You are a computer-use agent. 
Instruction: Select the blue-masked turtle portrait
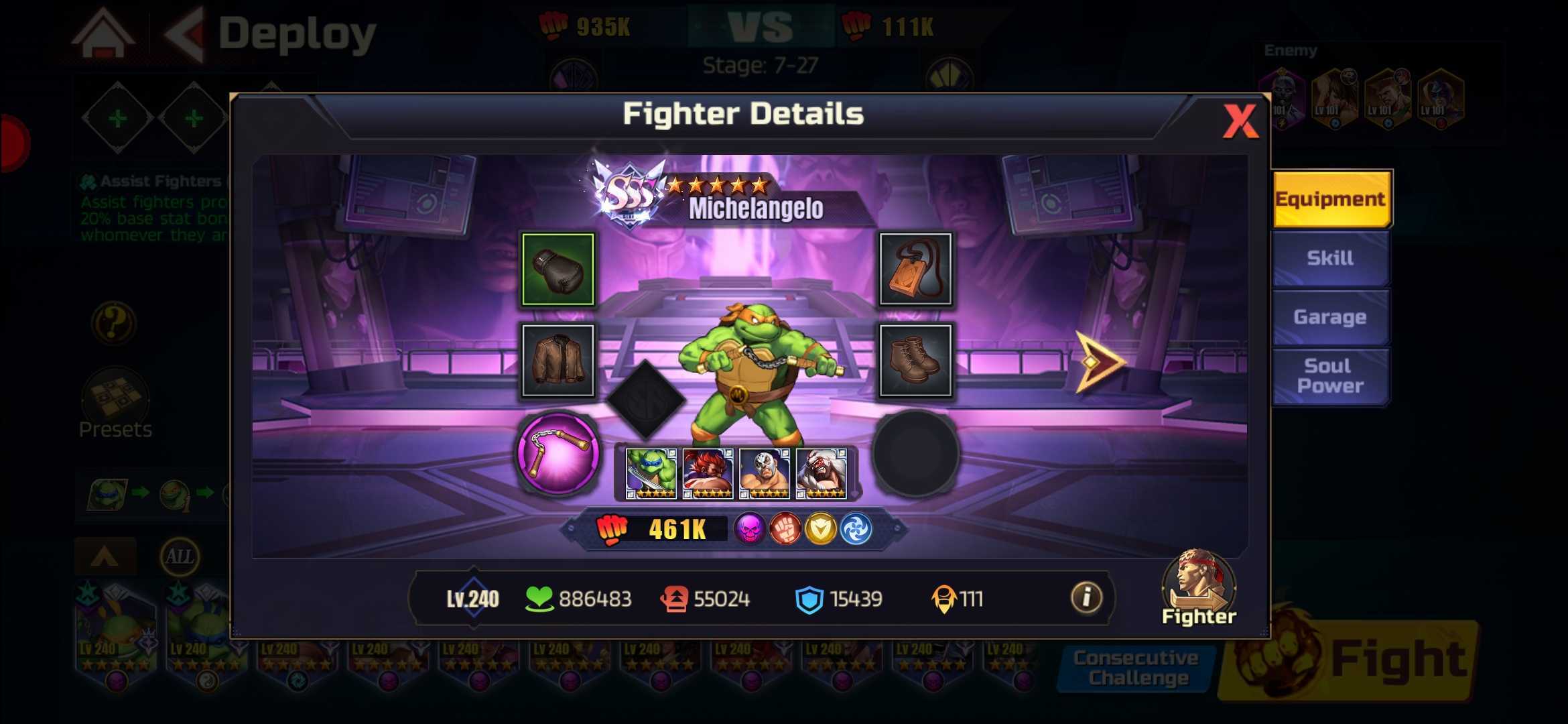tap(651, 474)
